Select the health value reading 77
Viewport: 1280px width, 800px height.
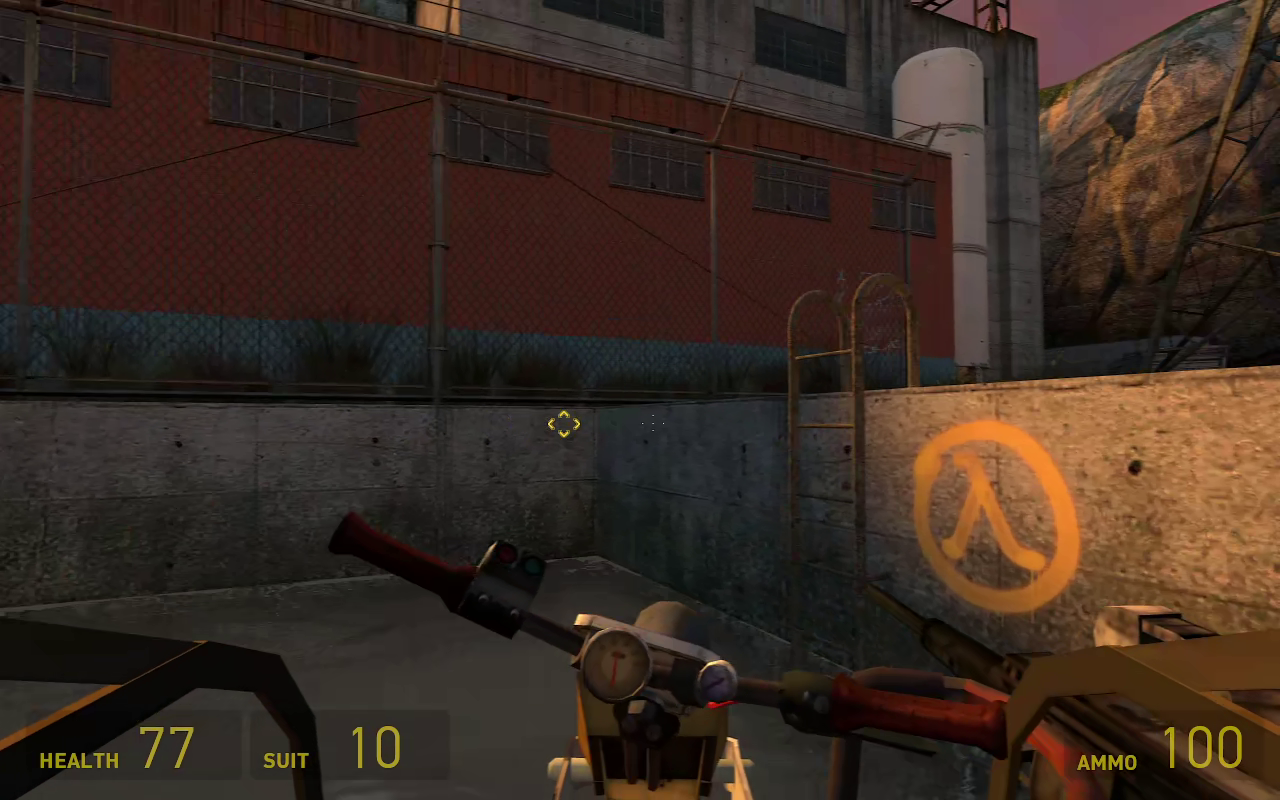click(170, 745)
